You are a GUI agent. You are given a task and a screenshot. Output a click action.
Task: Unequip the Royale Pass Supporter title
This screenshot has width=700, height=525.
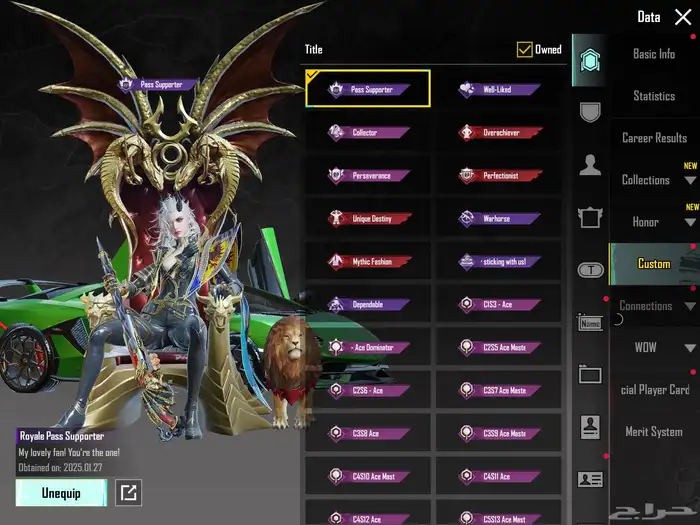[x=61, y=492]
